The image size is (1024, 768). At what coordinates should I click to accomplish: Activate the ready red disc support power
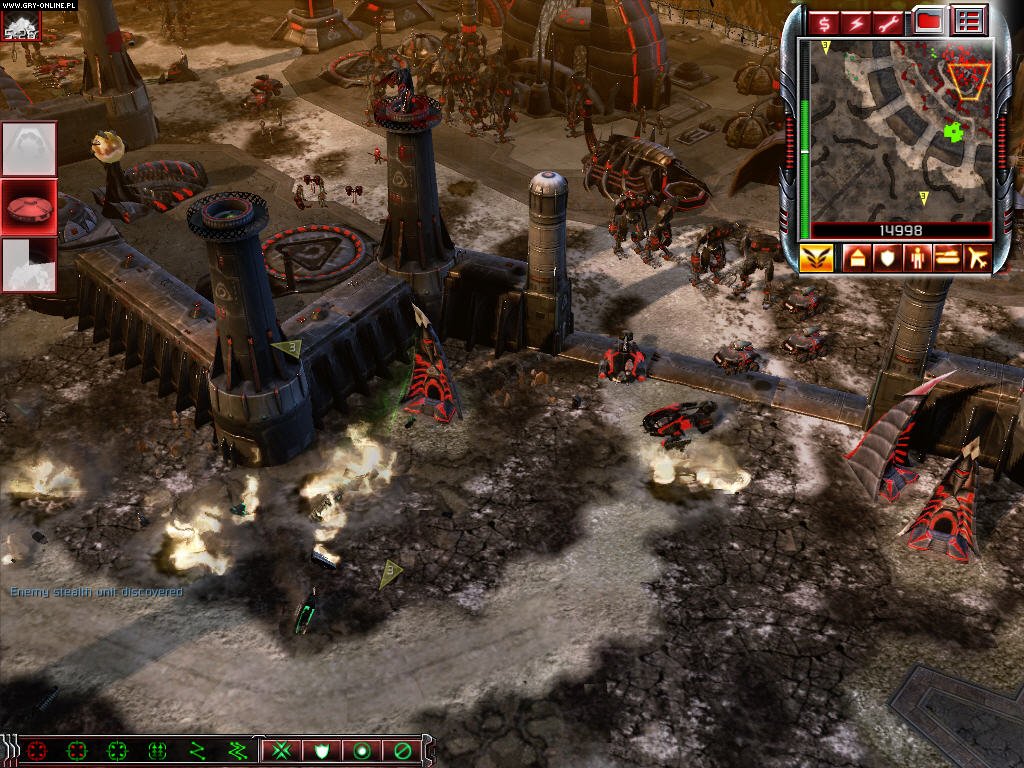pyautogui.click(x=28, y=207)
